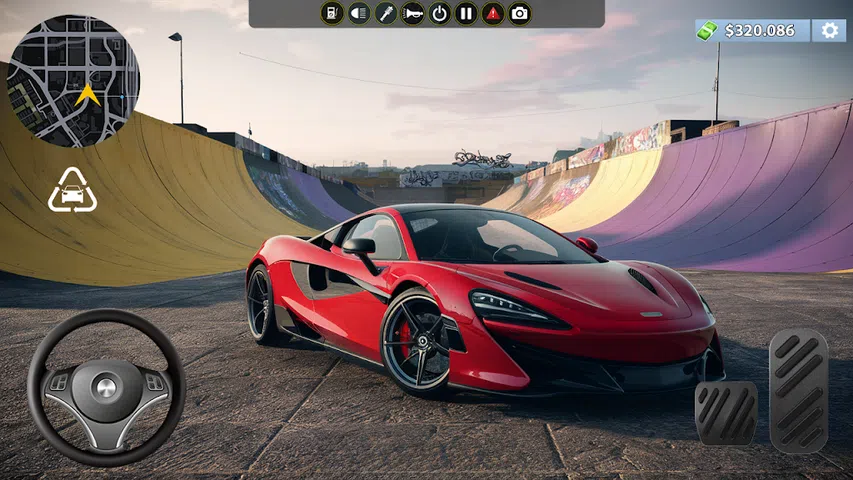Open the fuel station icon
Screen dimensions: 853x480
pos(333,13)
